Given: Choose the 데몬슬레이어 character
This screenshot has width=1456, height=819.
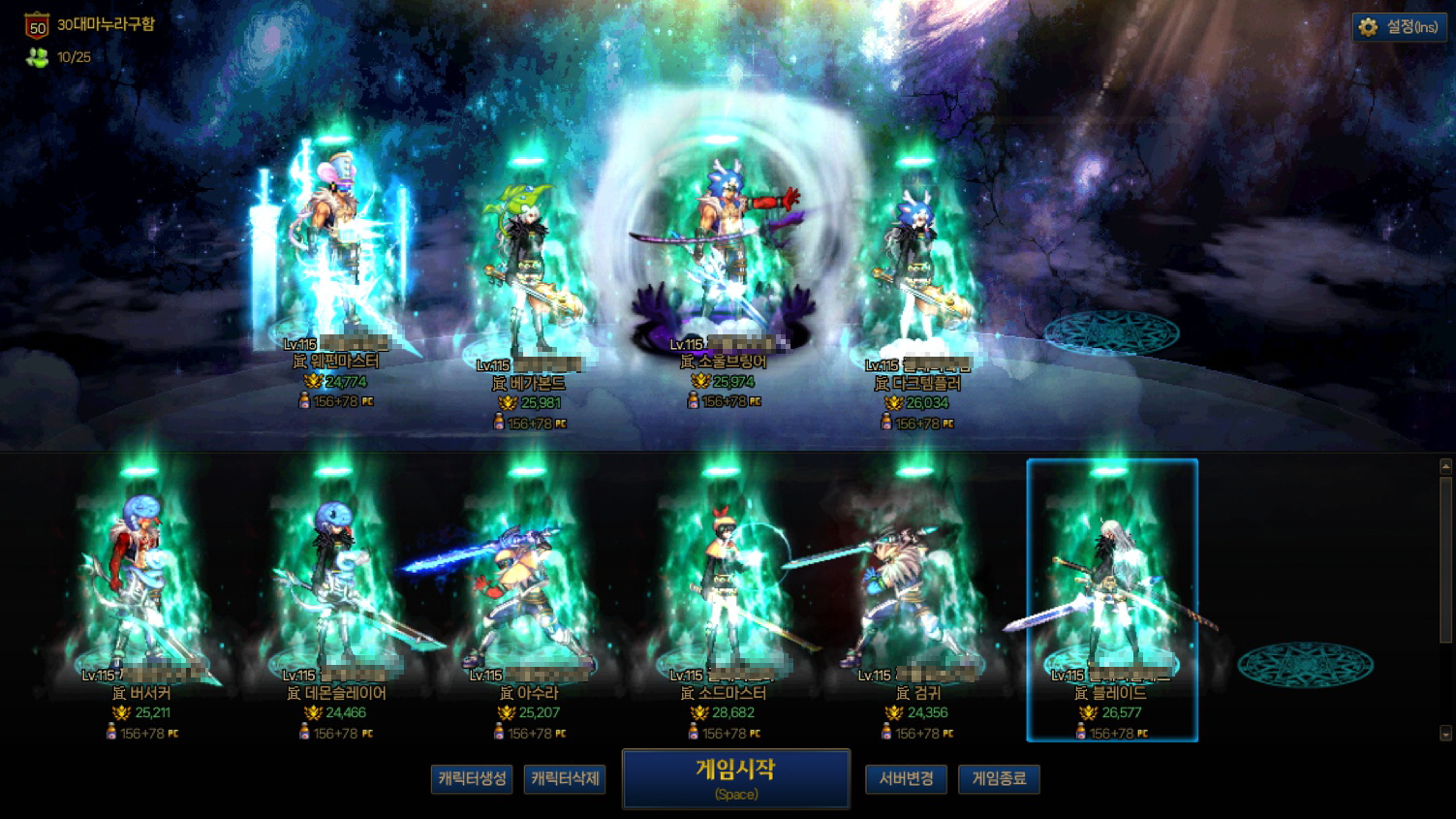Looking at the screenshot, I should tap(334, 582).
